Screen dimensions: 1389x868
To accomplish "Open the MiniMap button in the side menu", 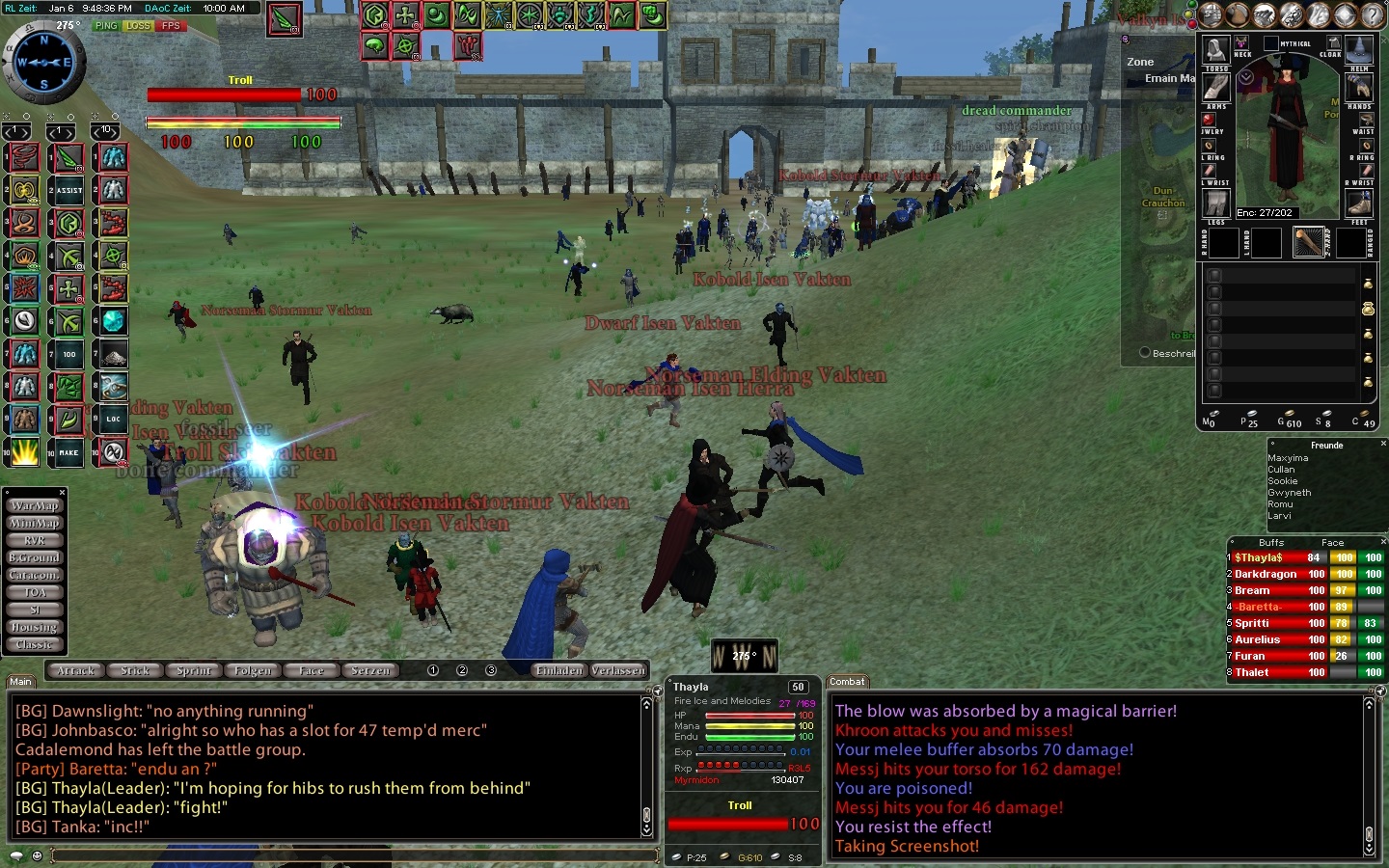I will click(x=35, y=523).
